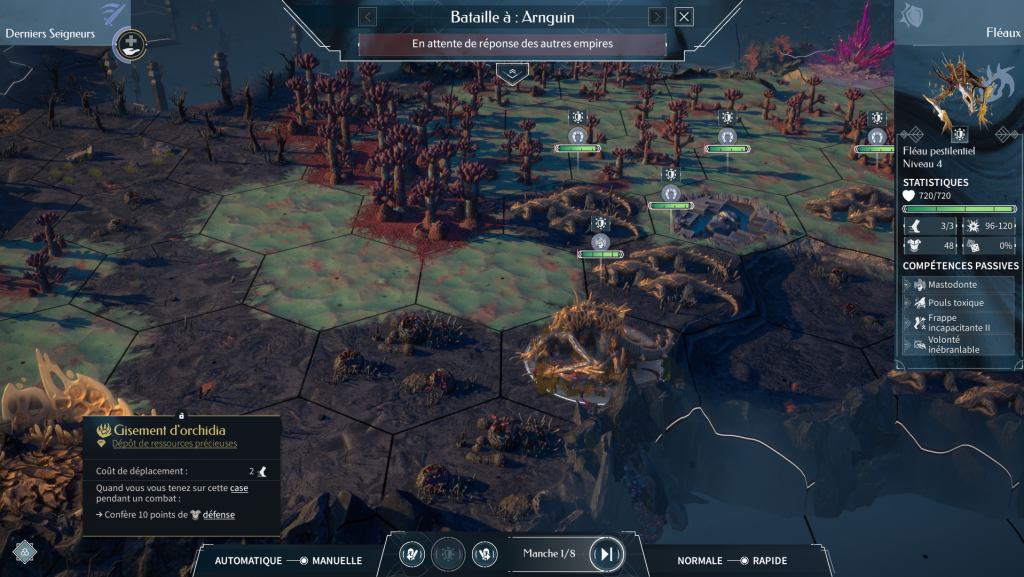The image size is (1024, 577).
Task: Collapse the battle header with the chevron
Action: click(512, 73)
